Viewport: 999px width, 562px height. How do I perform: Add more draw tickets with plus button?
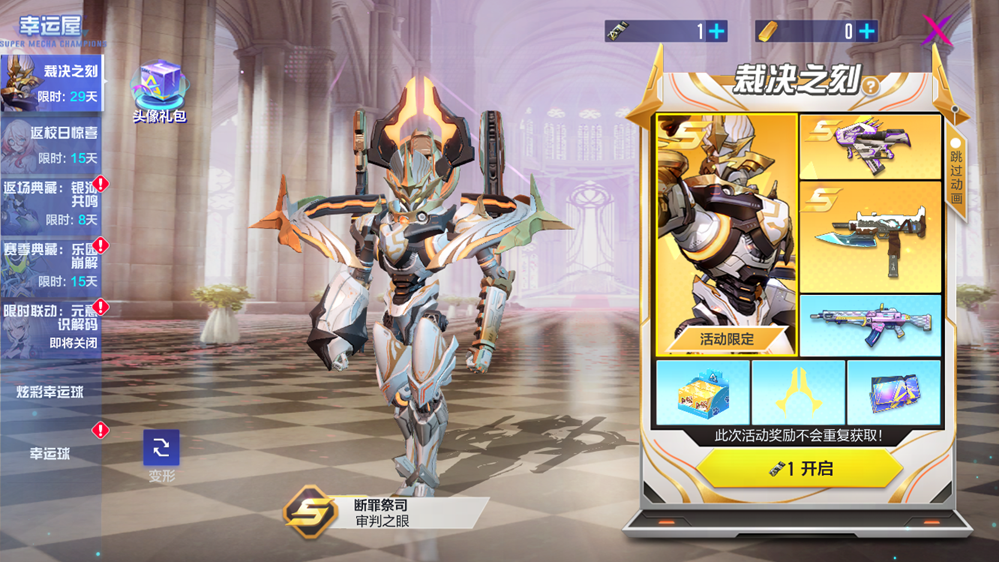(717, 32)
